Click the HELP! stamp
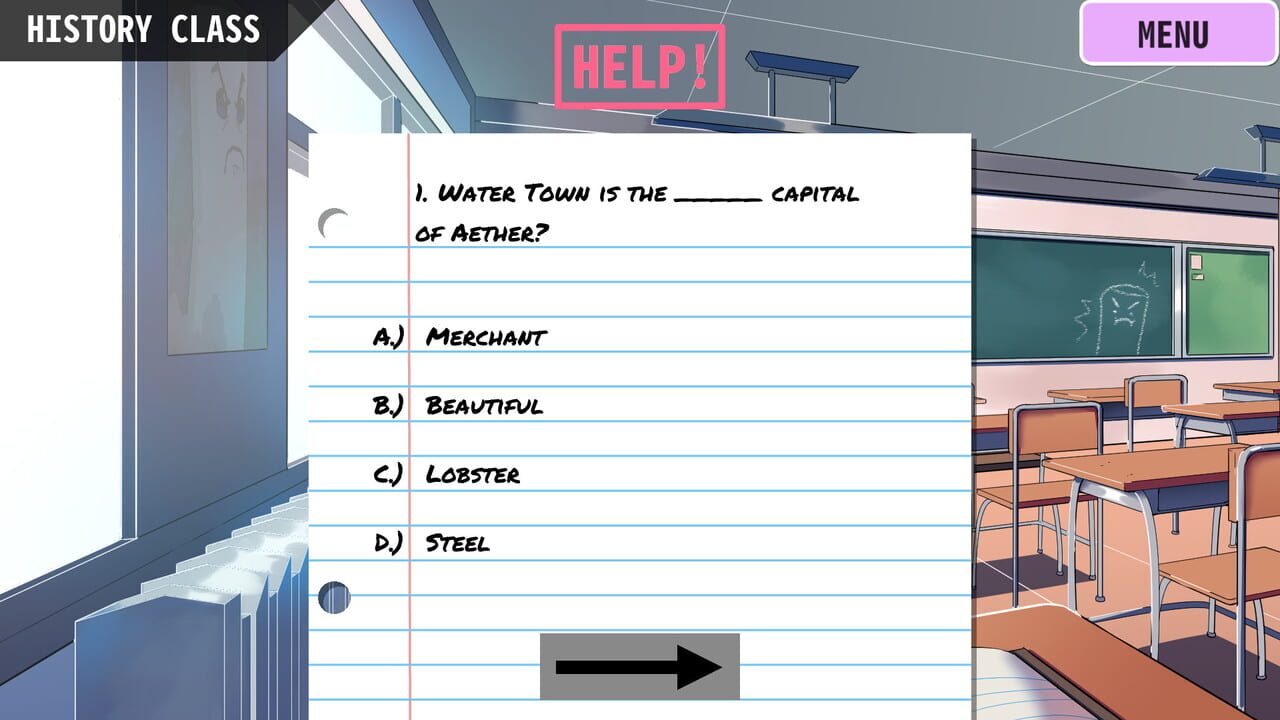Viewport: 1280px width, 720px height. 640,63
